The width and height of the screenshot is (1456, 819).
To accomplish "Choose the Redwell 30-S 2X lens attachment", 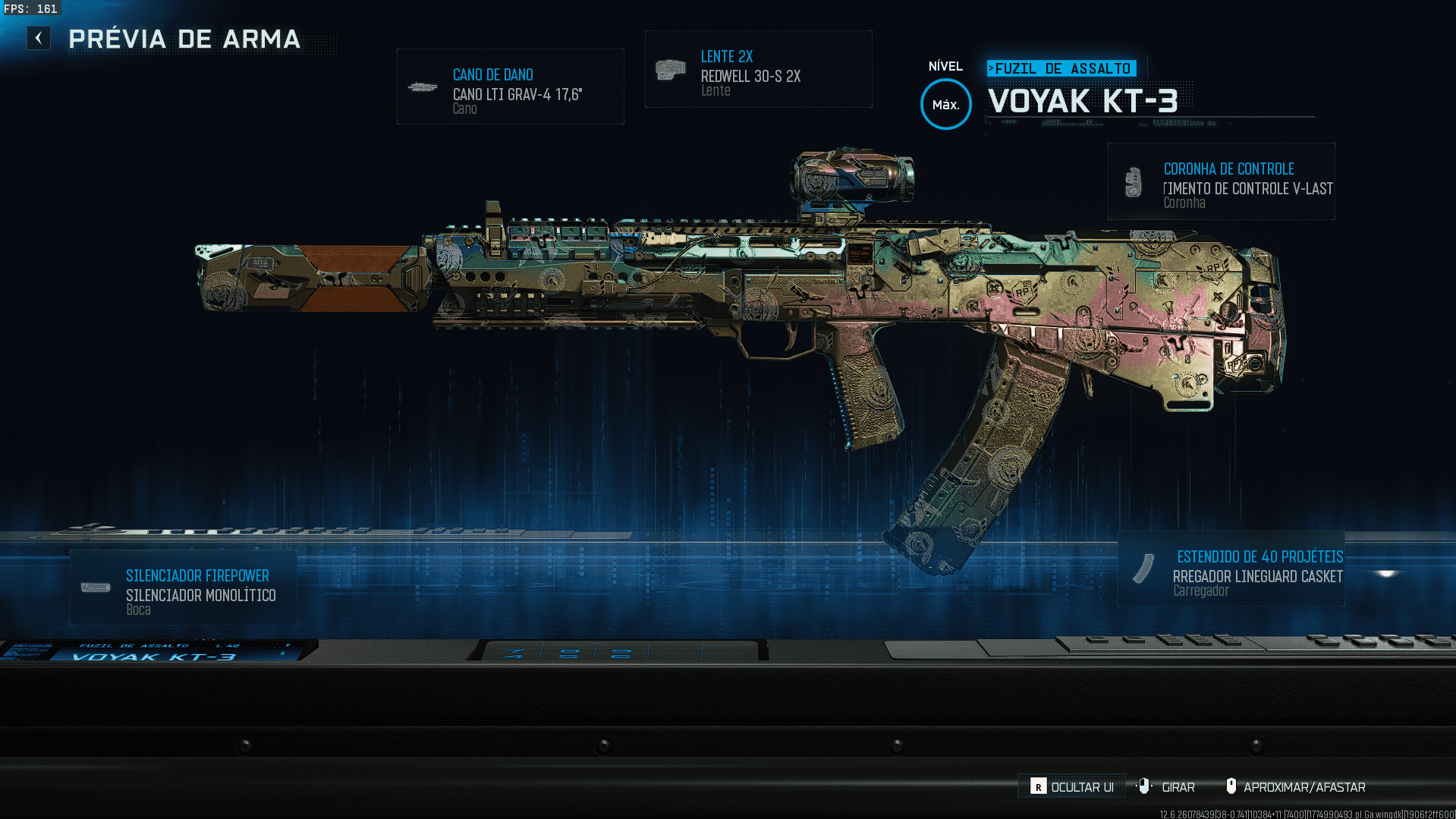I will pyautogui.click(x=758, y=70).
